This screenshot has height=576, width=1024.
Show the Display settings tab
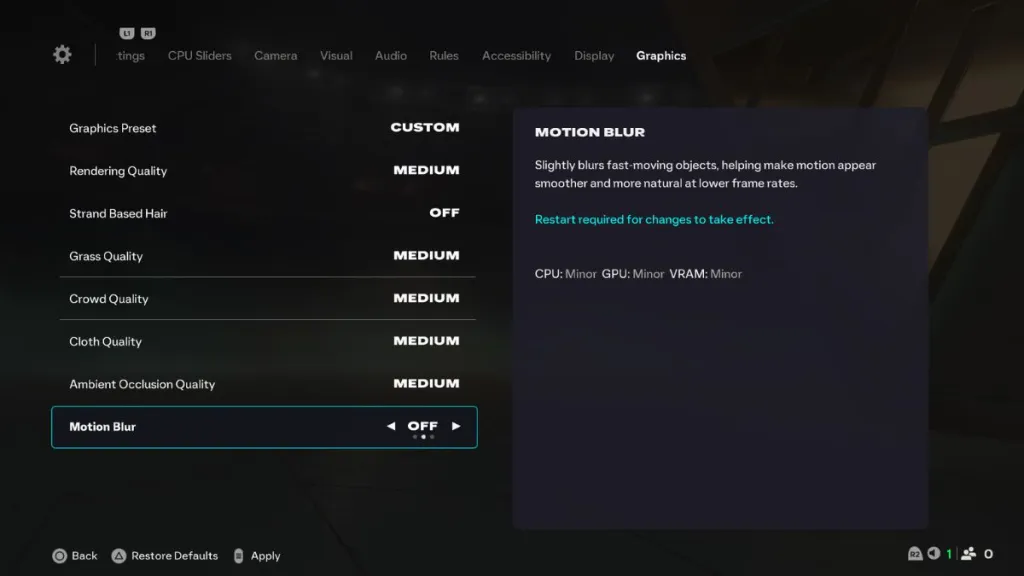point(594,56)
